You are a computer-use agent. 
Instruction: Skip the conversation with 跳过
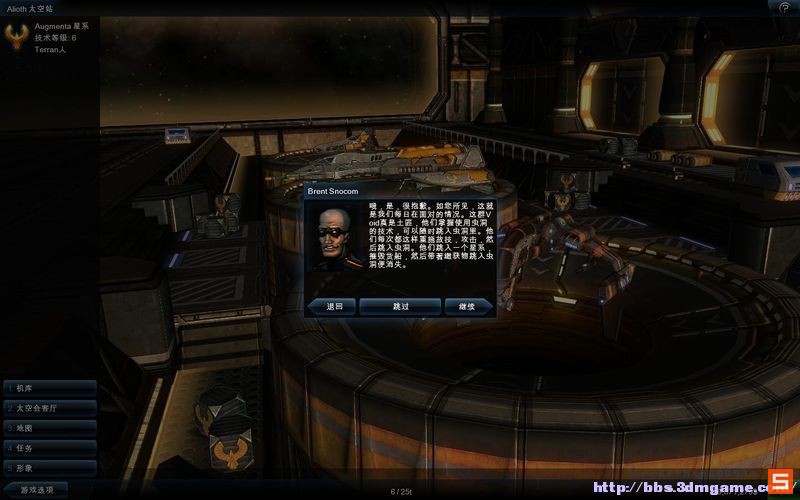click(400, 306)
